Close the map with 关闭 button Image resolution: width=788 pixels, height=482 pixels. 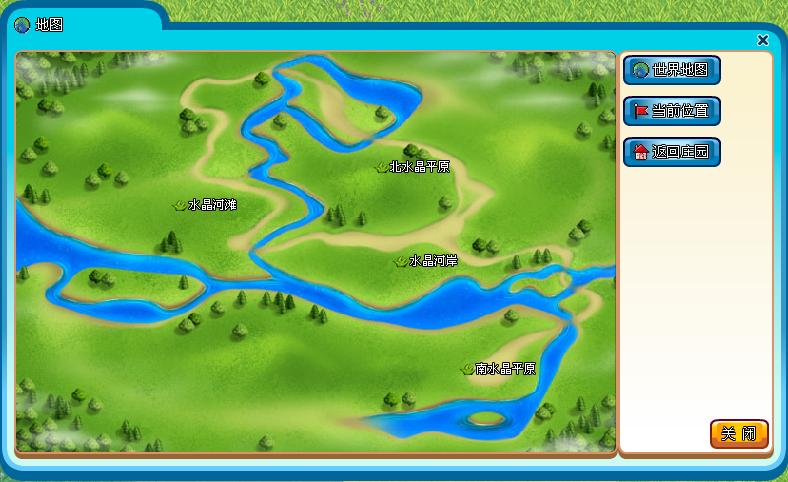(739, 434)
